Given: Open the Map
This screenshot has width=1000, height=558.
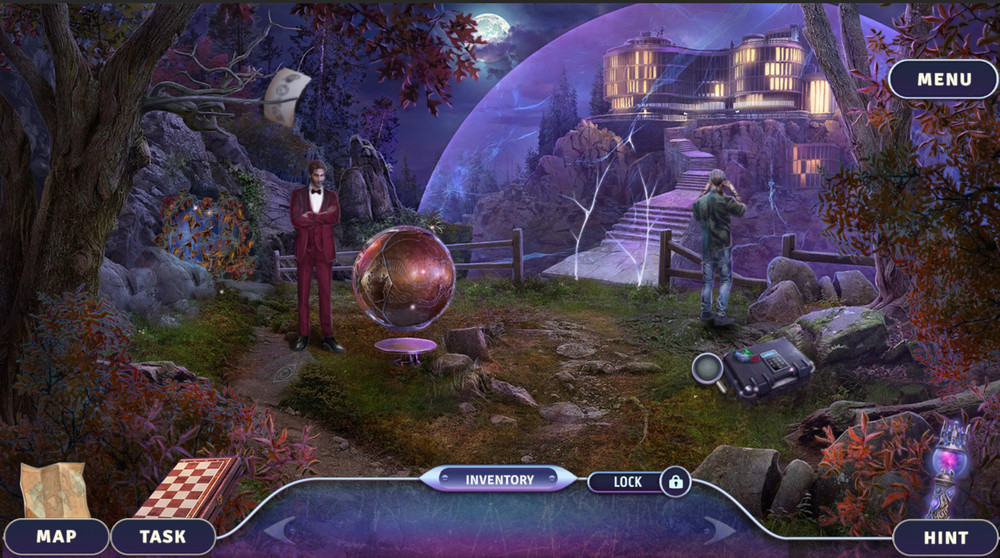Looking at the screenshot, I should coord(56,537).
